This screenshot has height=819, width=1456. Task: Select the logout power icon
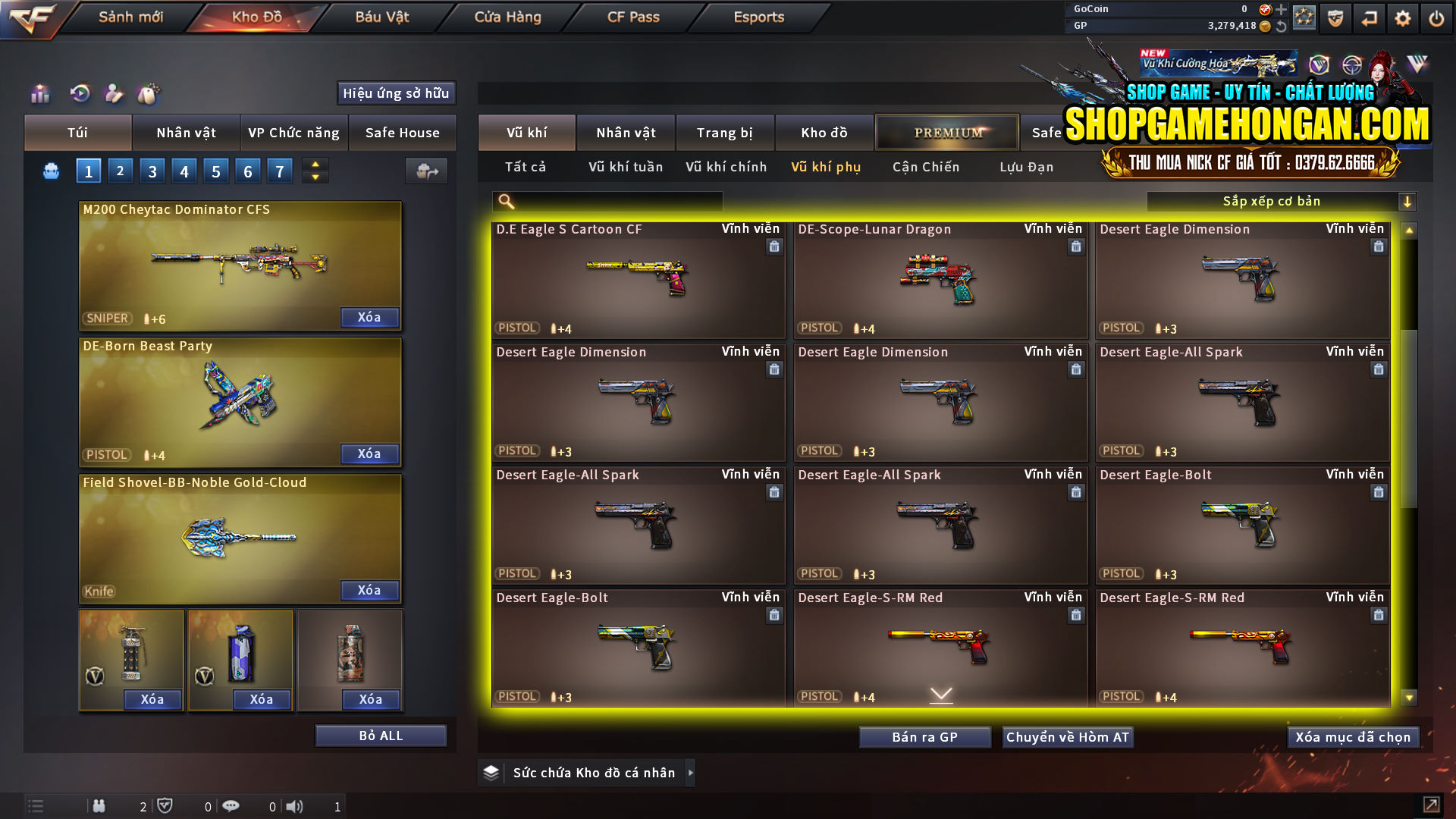pos(1436,17)
